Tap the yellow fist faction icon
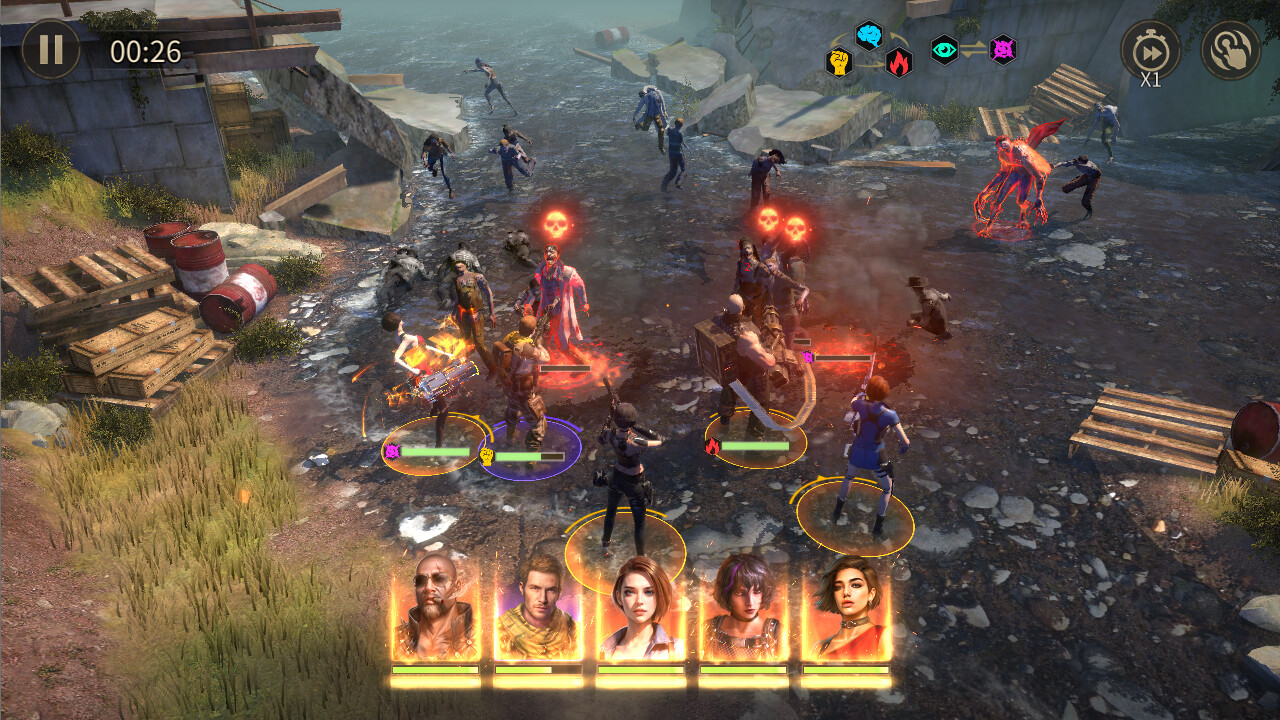This screenshot has width=1280, height=720. click(x=838, y=62)
